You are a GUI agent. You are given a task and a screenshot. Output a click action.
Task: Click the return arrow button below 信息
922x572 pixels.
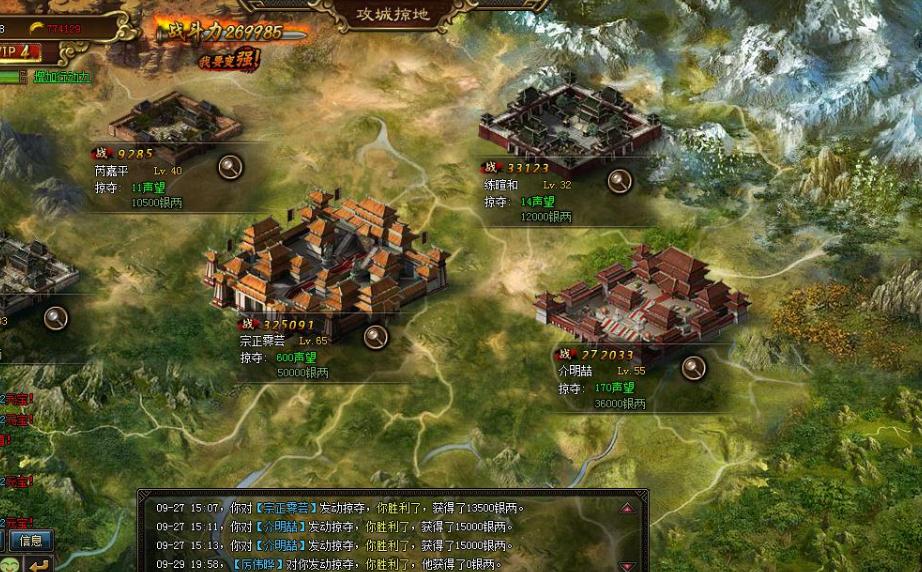point(38,564)
